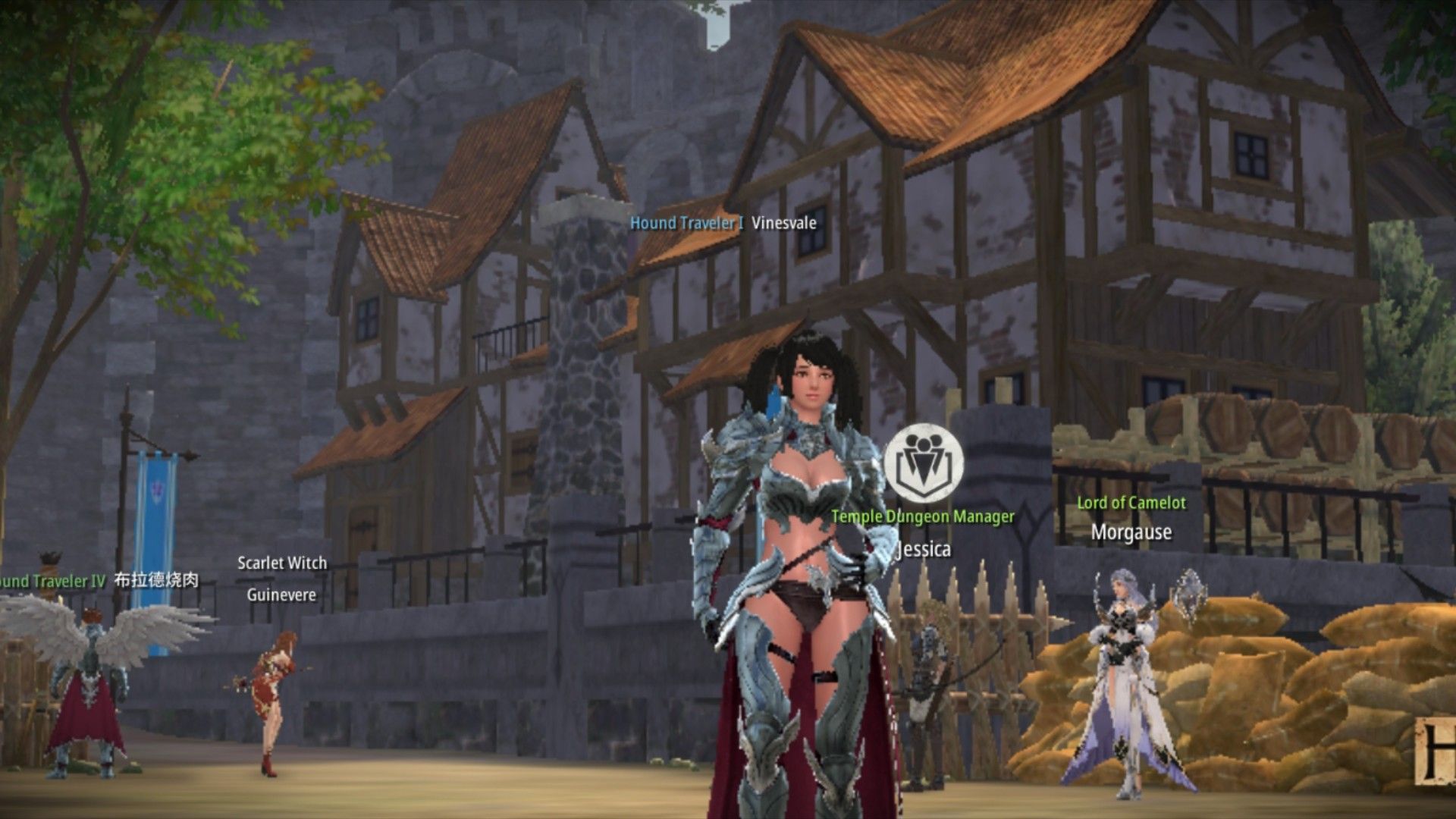Click the Temple Dungeon Manager icon

tap(924, 463)
